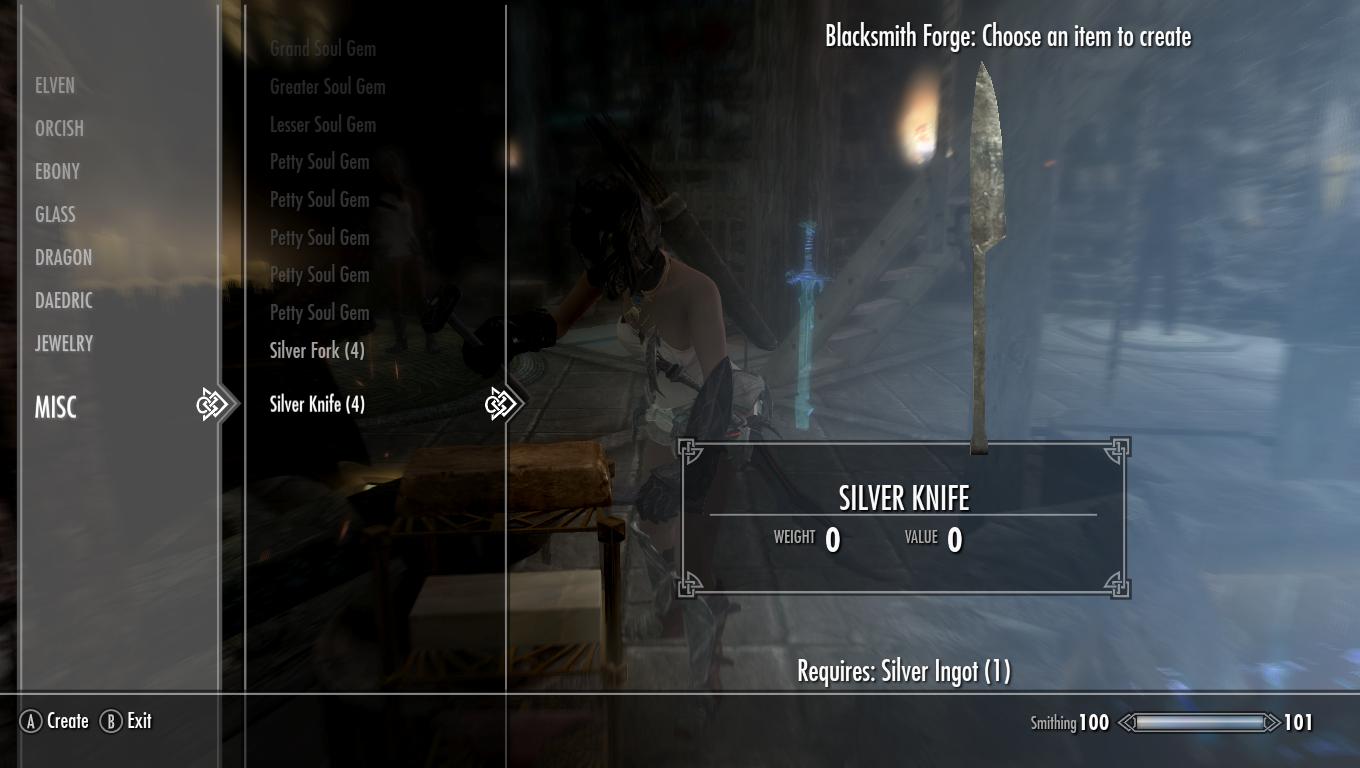Select Silver Fork (4) in the list
The width and height of the screenshot is (1360, 768).
pyautogui.click(x=316, y=351)
